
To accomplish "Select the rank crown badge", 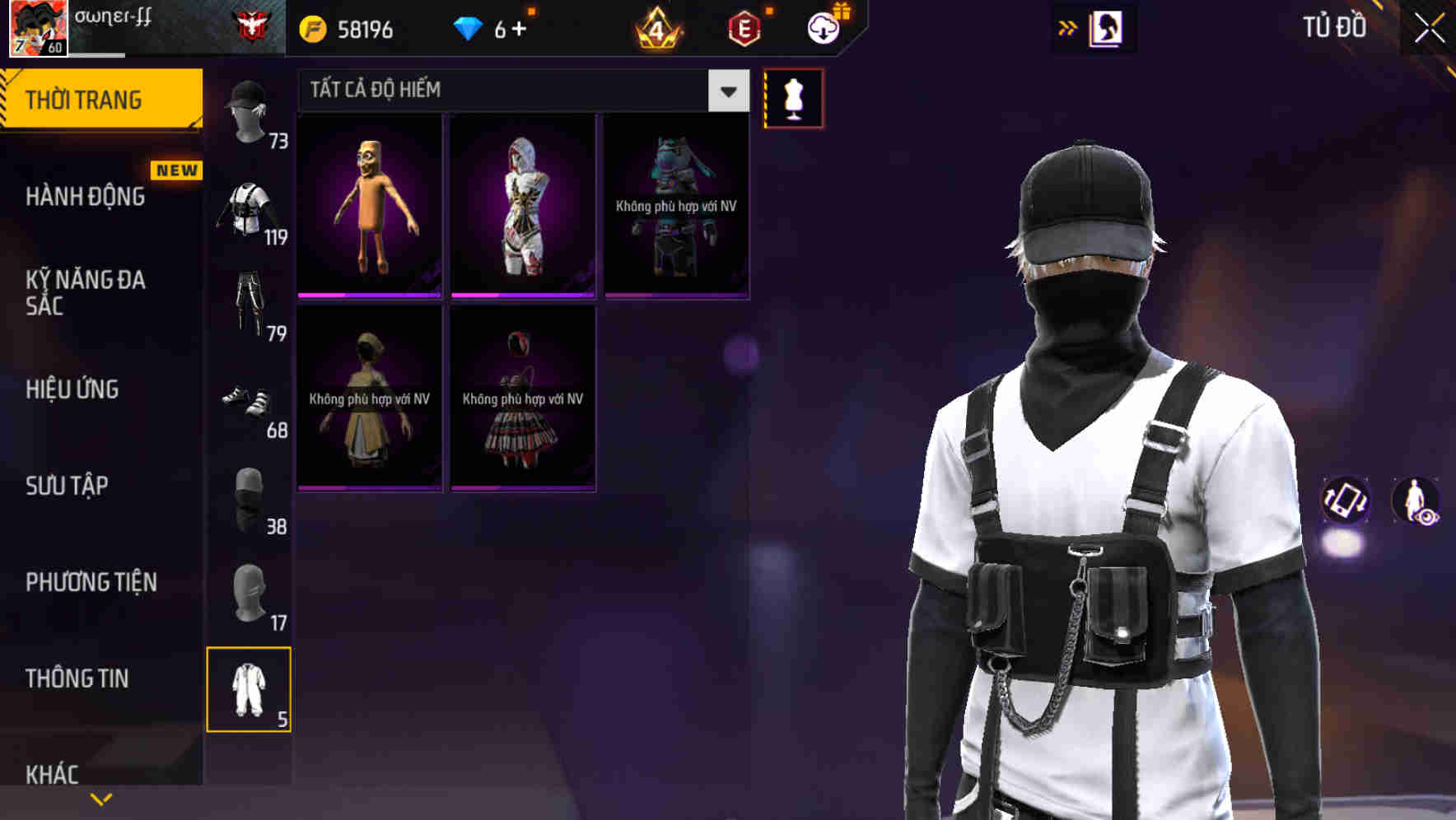I will coord(658,27).
